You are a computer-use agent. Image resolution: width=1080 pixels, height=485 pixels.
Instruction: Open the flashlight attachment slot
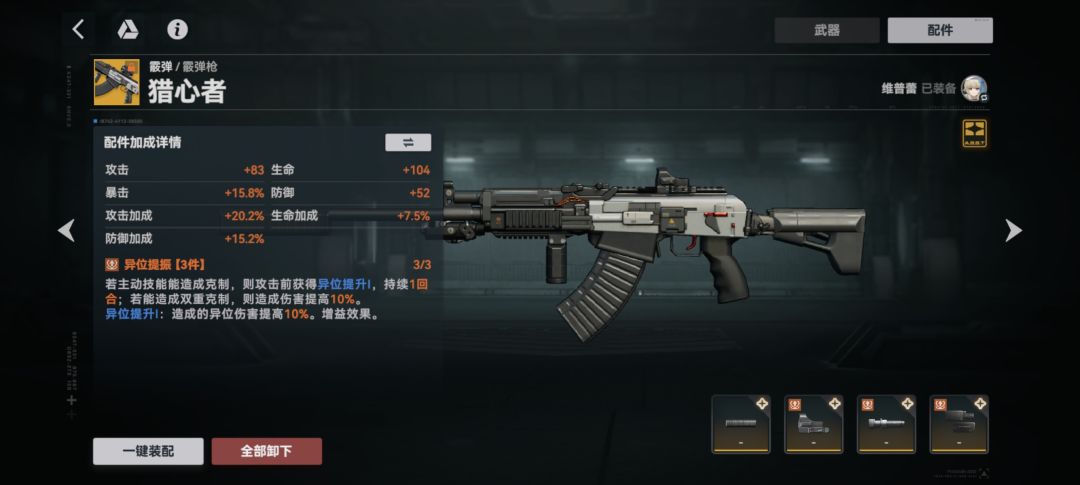point(887,424)
